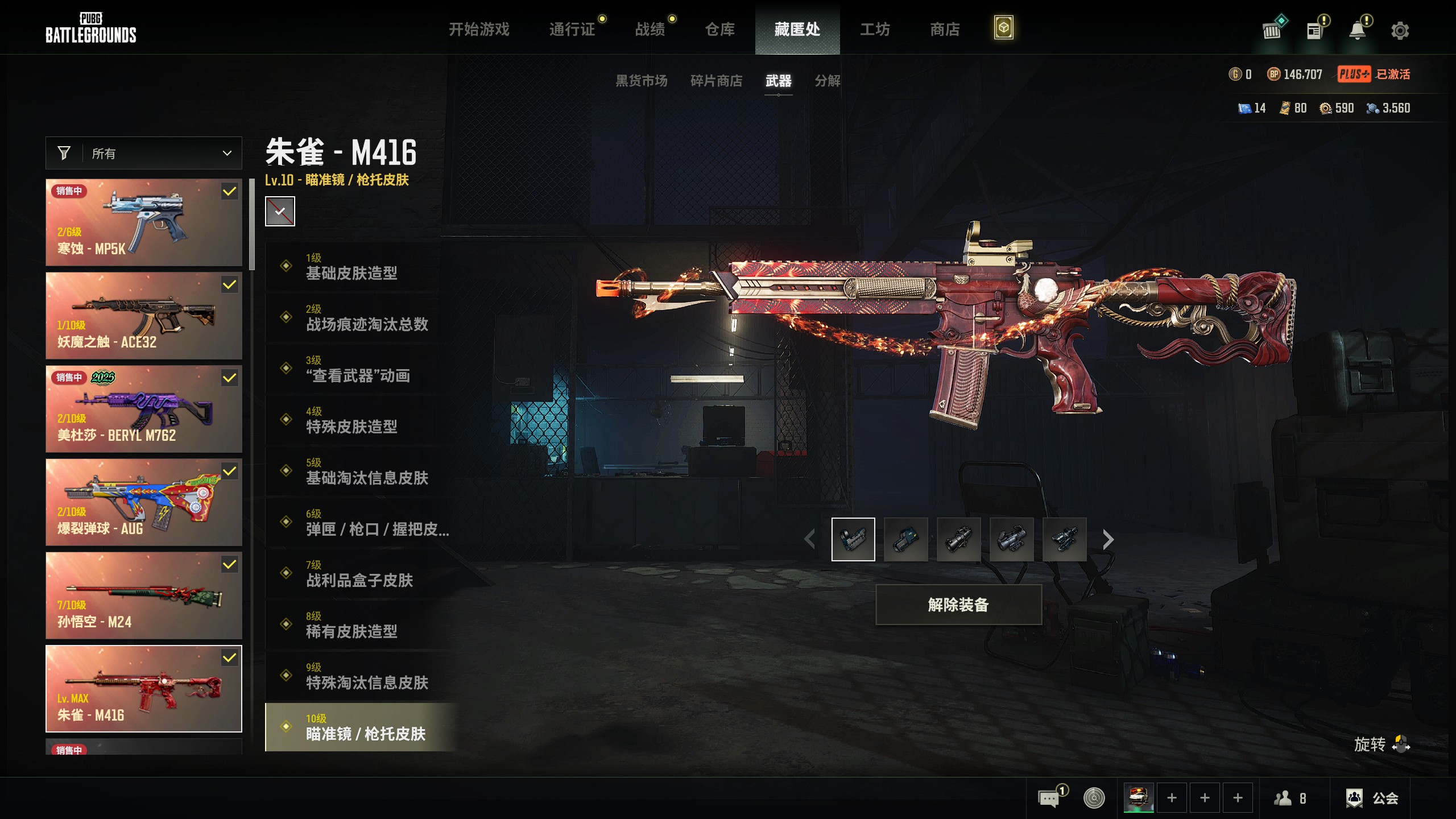Select the 孙悟空 - M24 skin card
The image size is (1456, 819).
(144, 595)
